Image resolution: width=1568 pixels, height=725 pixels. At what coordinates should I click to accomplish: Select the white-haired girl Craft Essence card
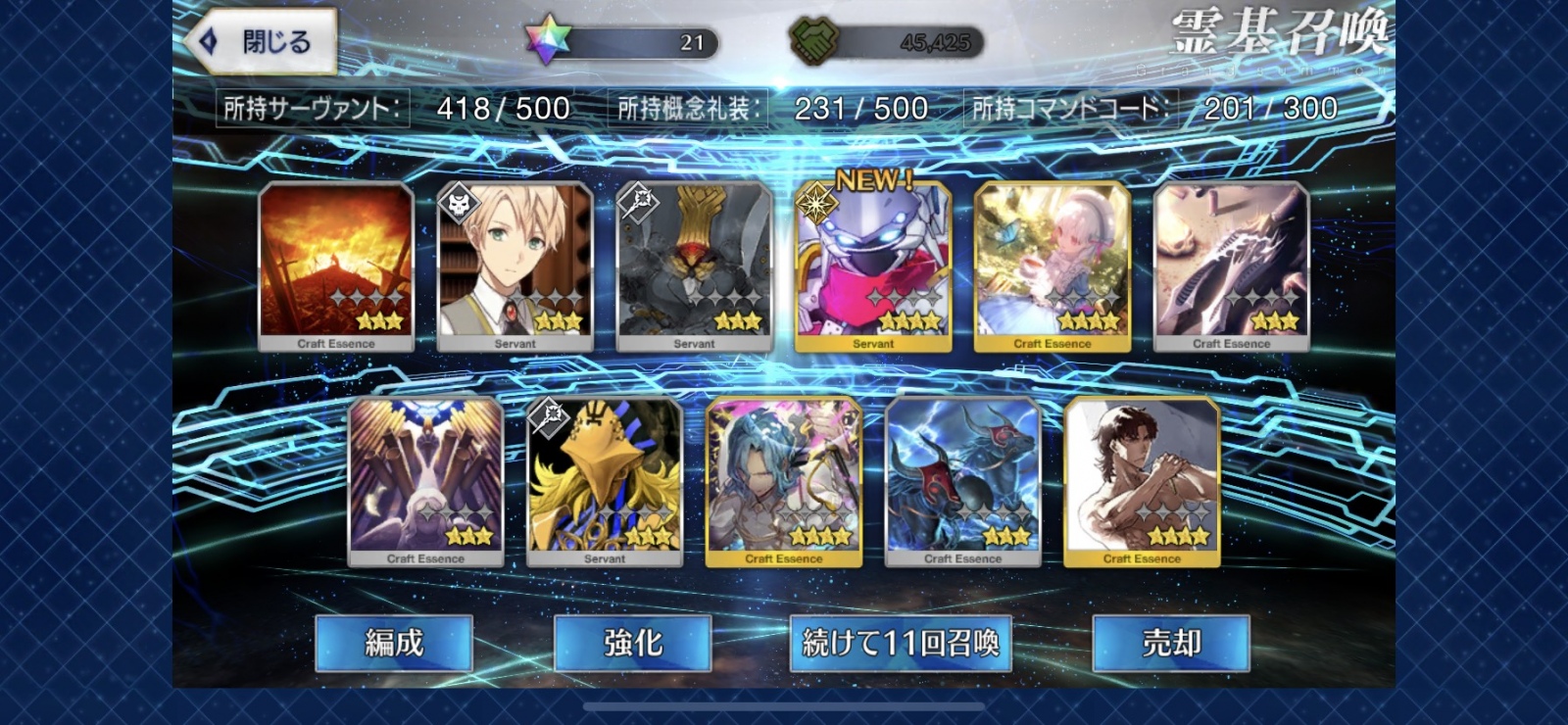tap(1053, 265)
